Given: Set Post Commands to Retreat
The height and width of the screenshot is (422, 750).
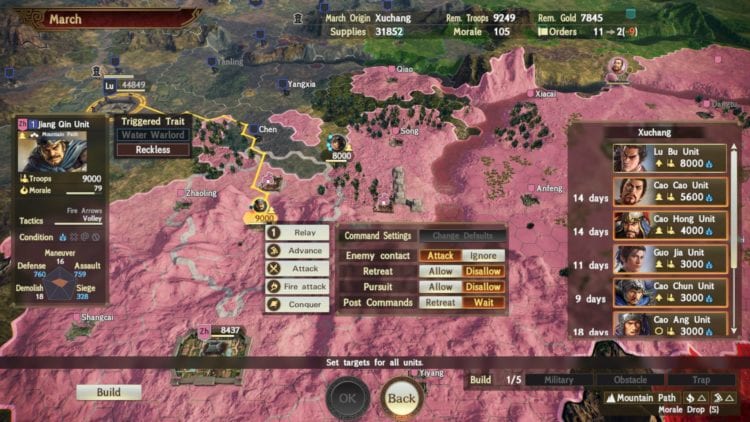Looking at the screenshot, I should [x=441, y=302].
